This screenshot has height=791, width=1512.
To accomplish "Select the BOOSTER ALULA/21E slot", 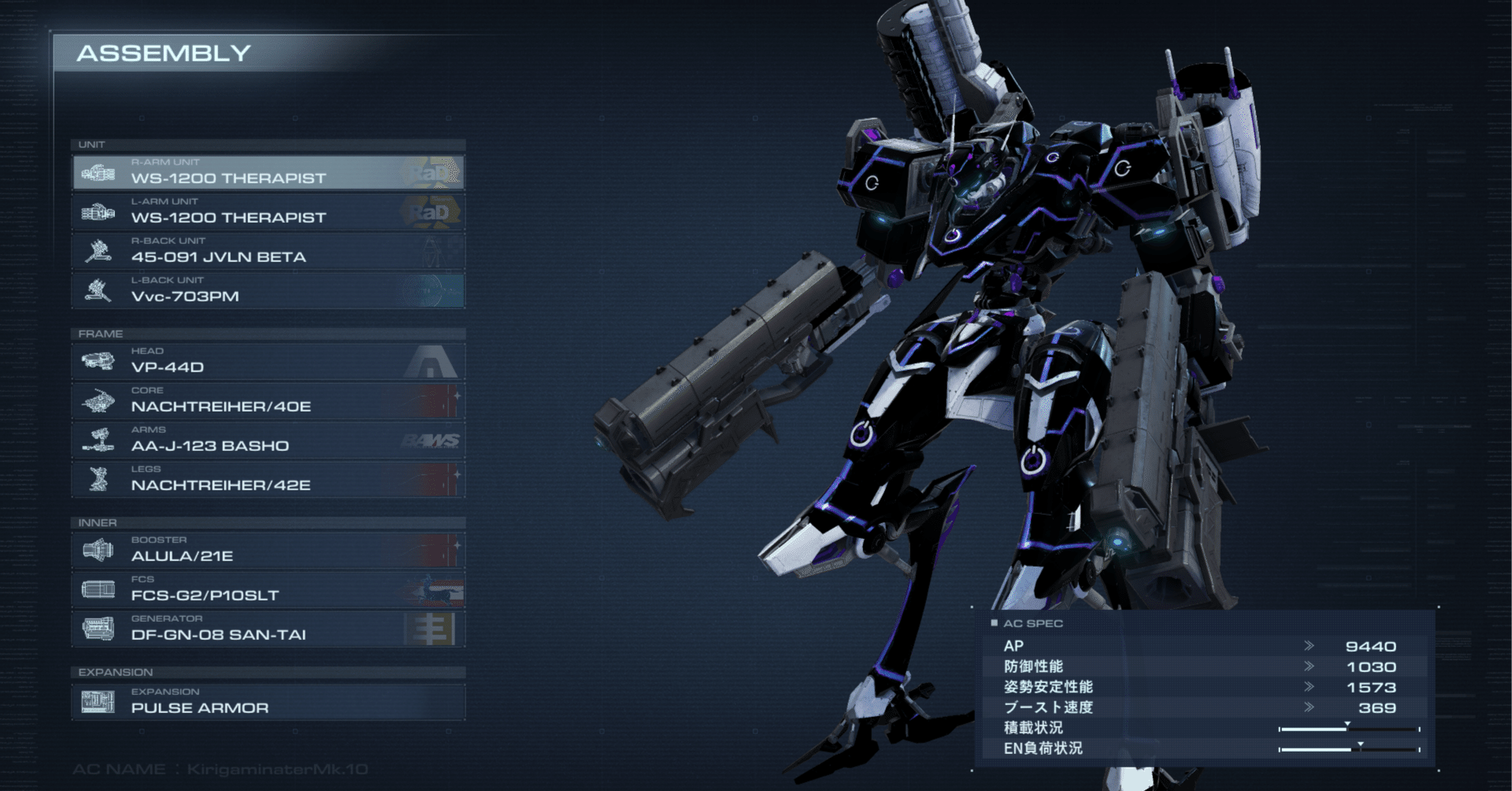I will [268, 550].
